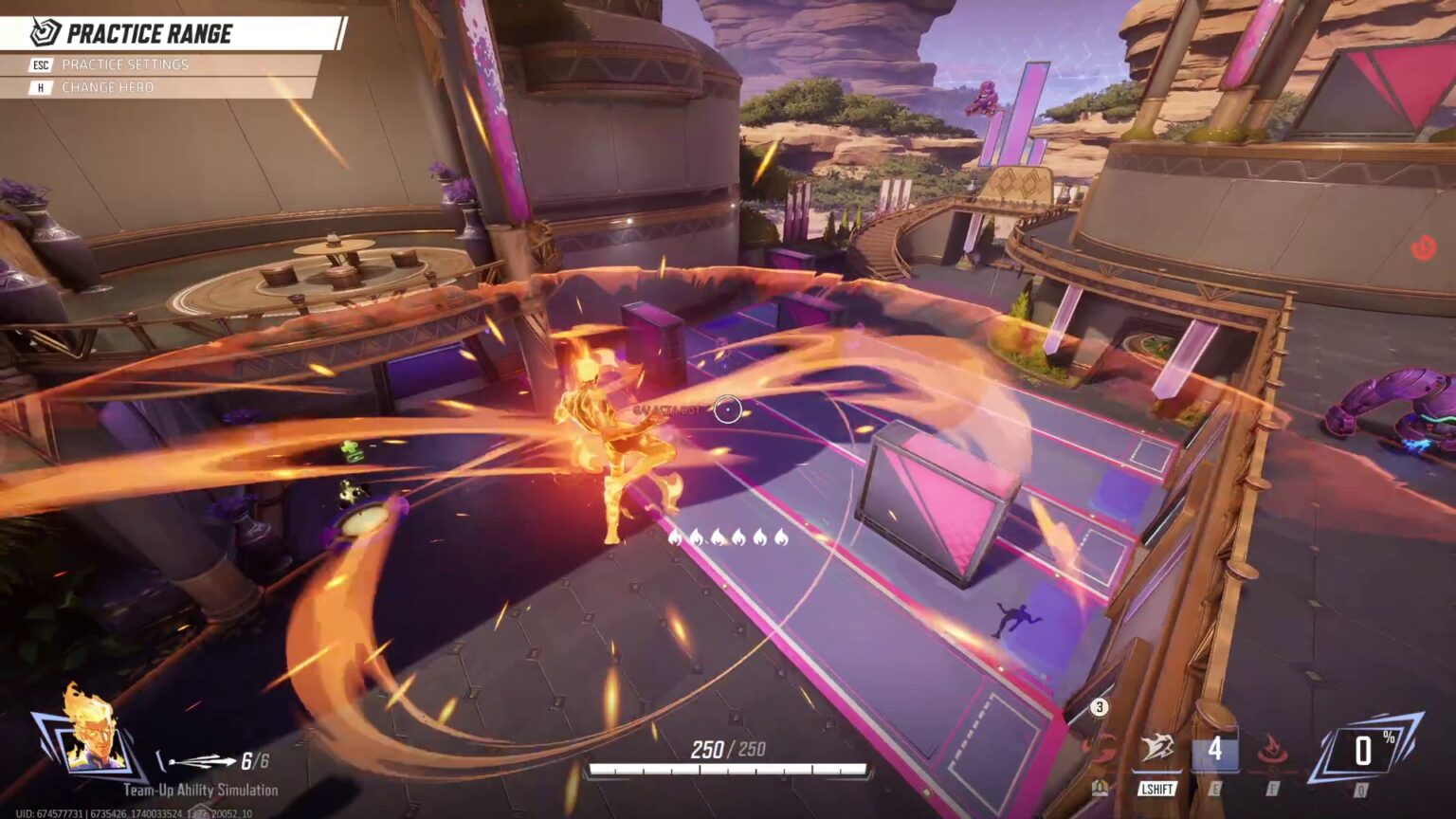
Task: Open Practice Settings
Action: click(x=123, y=64)
